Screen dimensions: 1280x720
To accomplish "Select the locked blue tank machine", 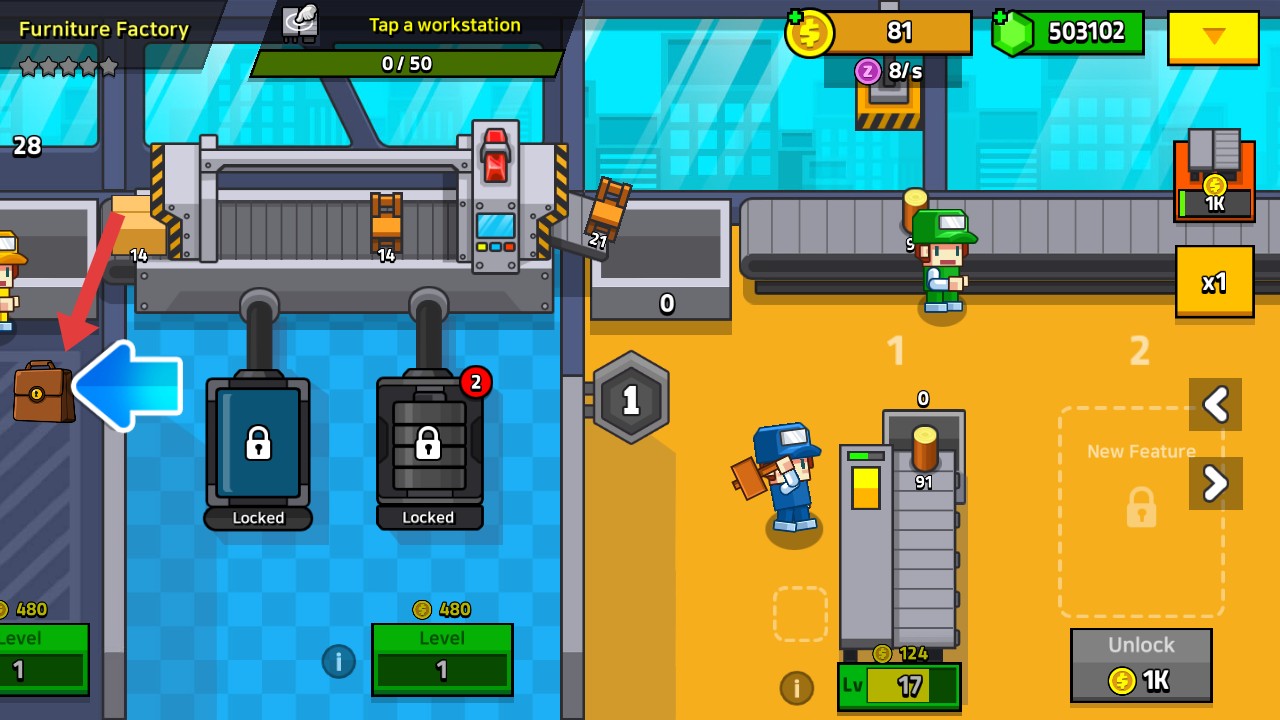I will point(258,443).
